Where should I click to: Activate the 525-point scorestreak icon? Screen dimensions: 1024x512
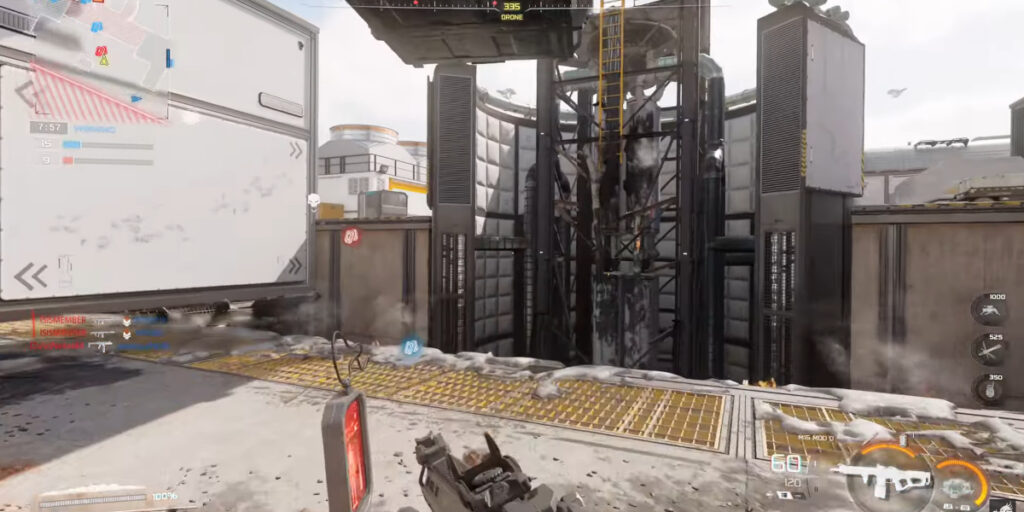click(x=988, y=348)
